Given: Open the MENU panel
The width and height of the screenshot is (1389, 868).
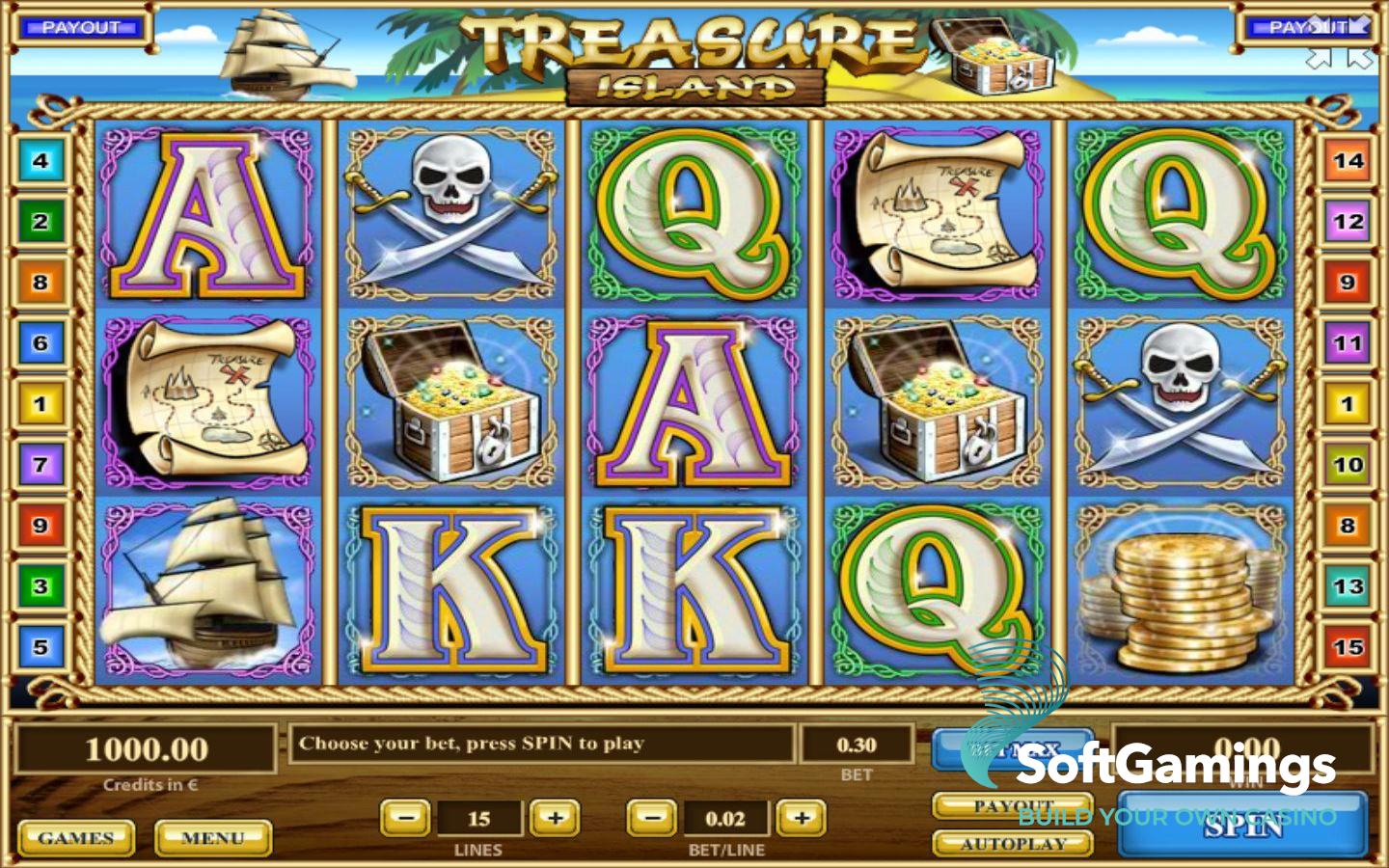Looking at the screenshot, I should point(214,837).
